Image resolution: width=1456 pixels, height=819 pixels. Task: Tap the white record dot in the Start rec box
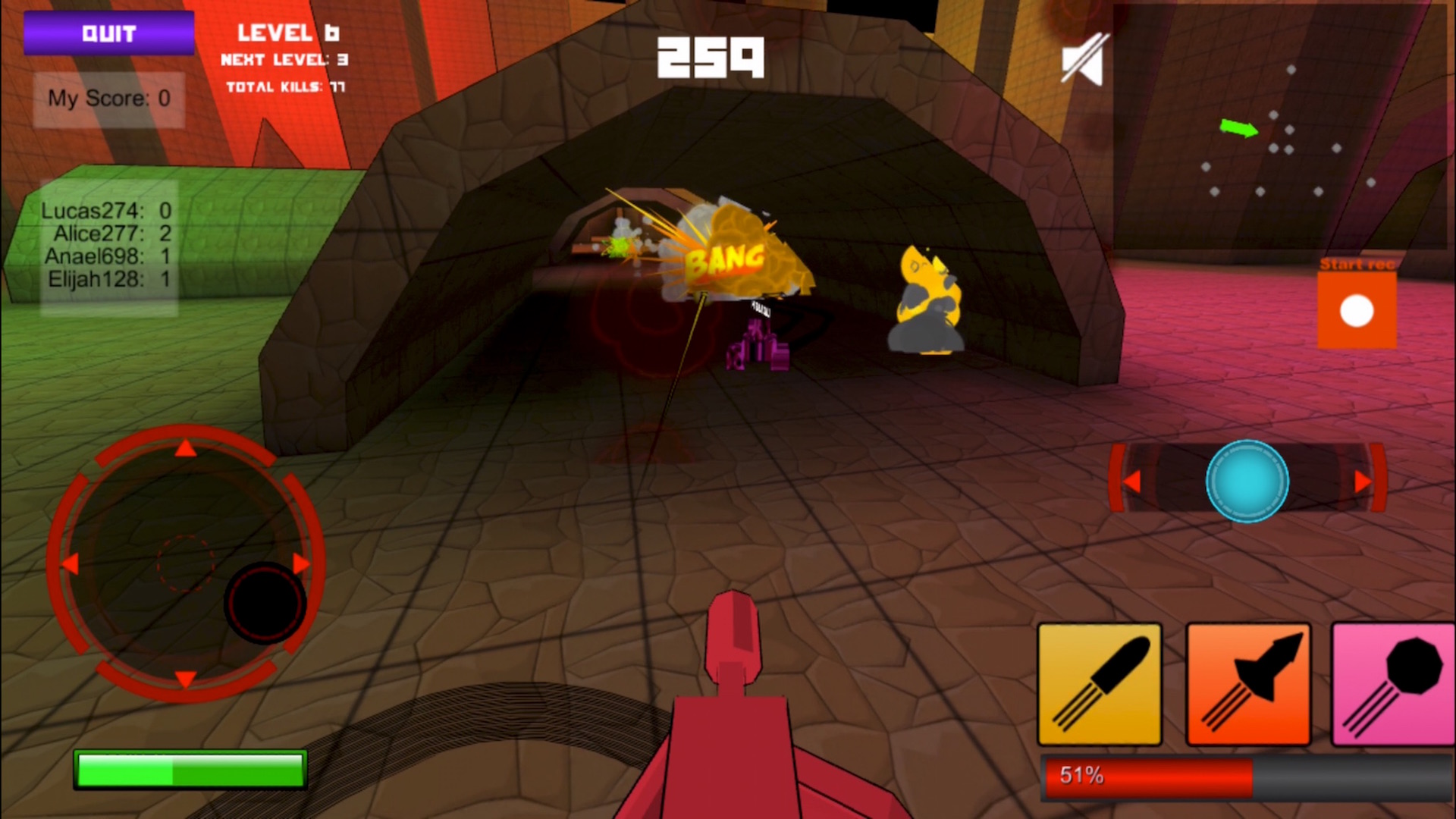1355,309
